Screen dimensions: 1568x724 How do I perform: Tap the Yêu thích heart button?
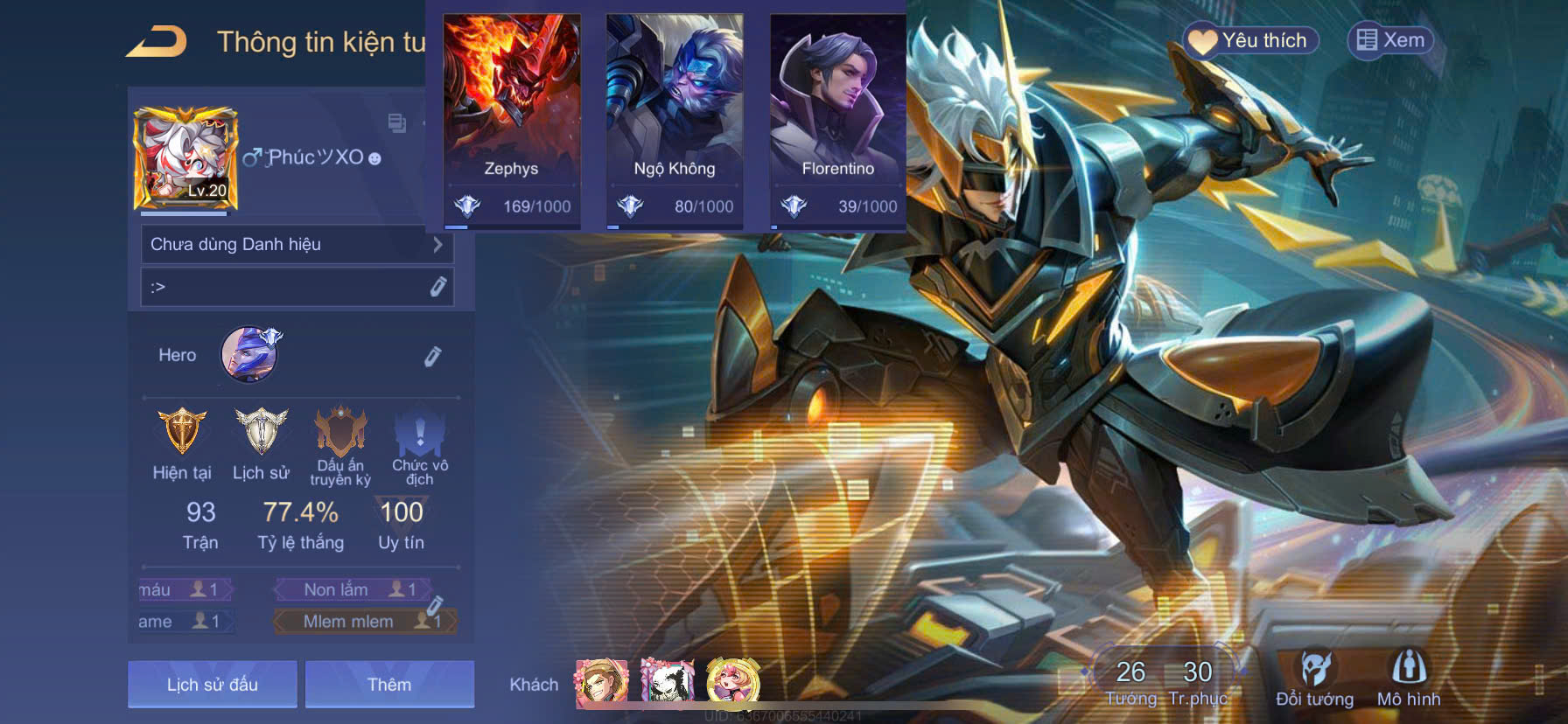coord(1251,40)
